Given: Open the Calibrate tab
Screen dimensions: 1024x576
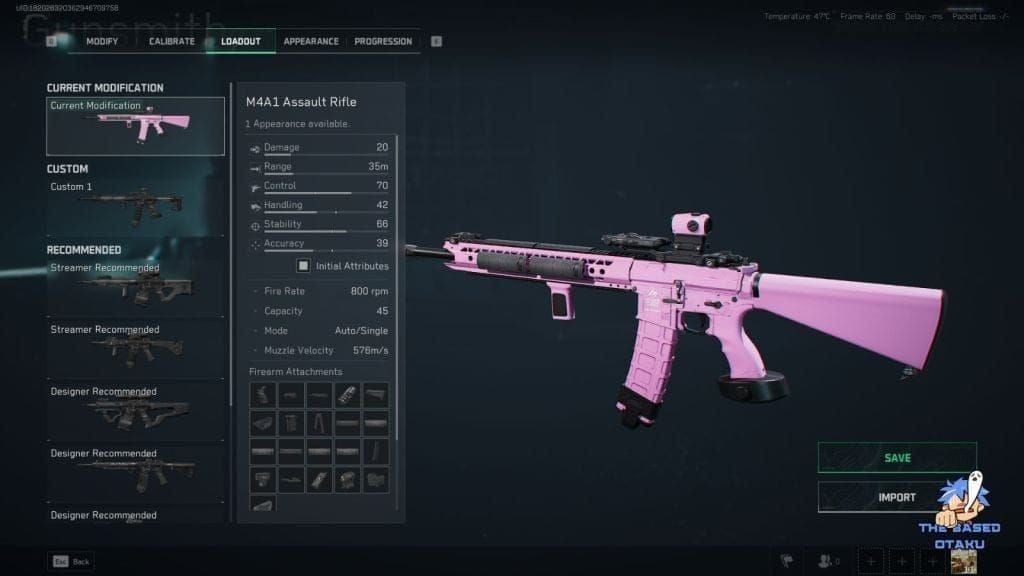Looking at the screenshot, I should pyautogui.click(x=171, y=41).
